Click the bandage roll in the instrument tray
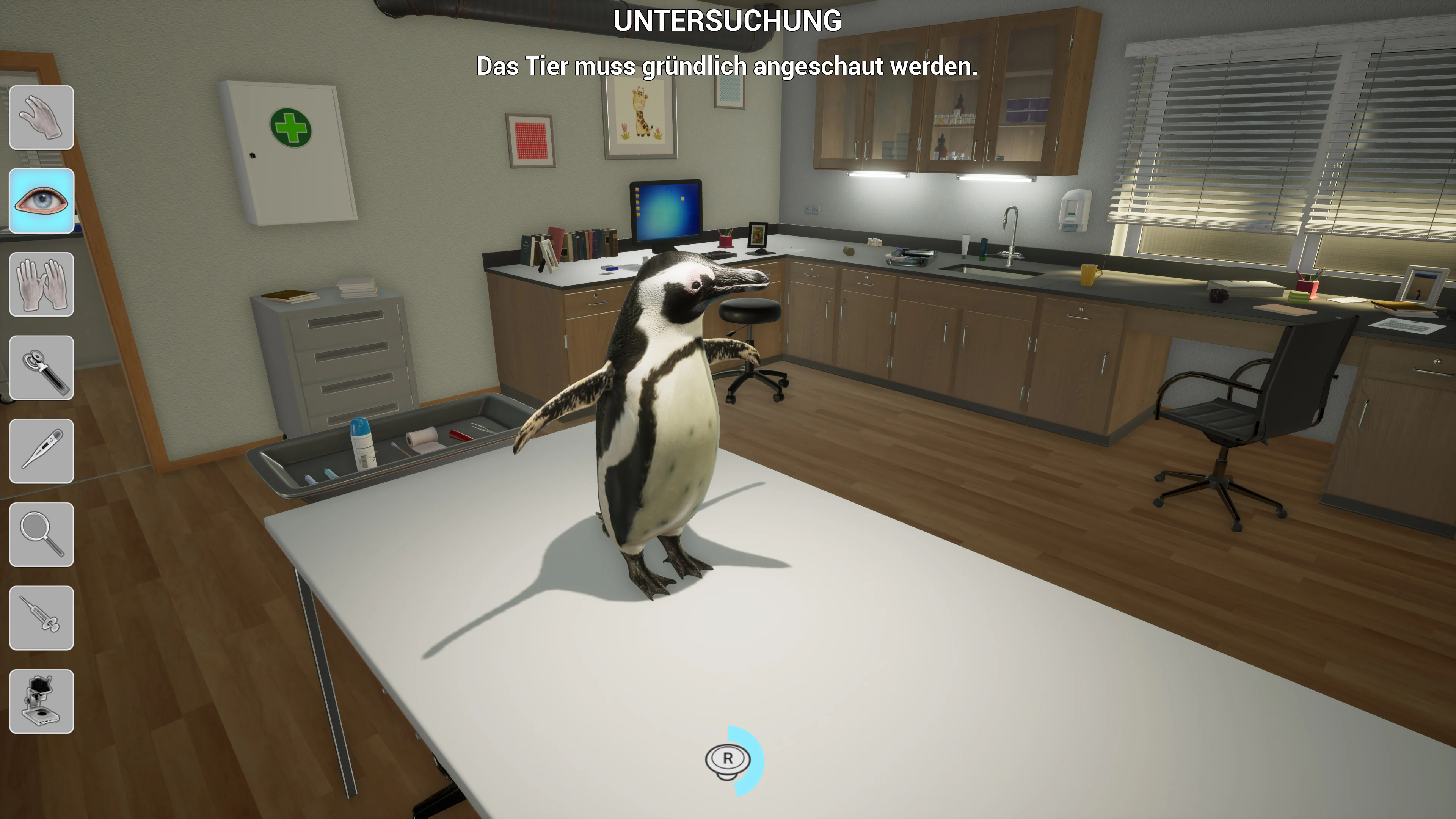Screen dimensions: 1456x819 click(422, 438)
